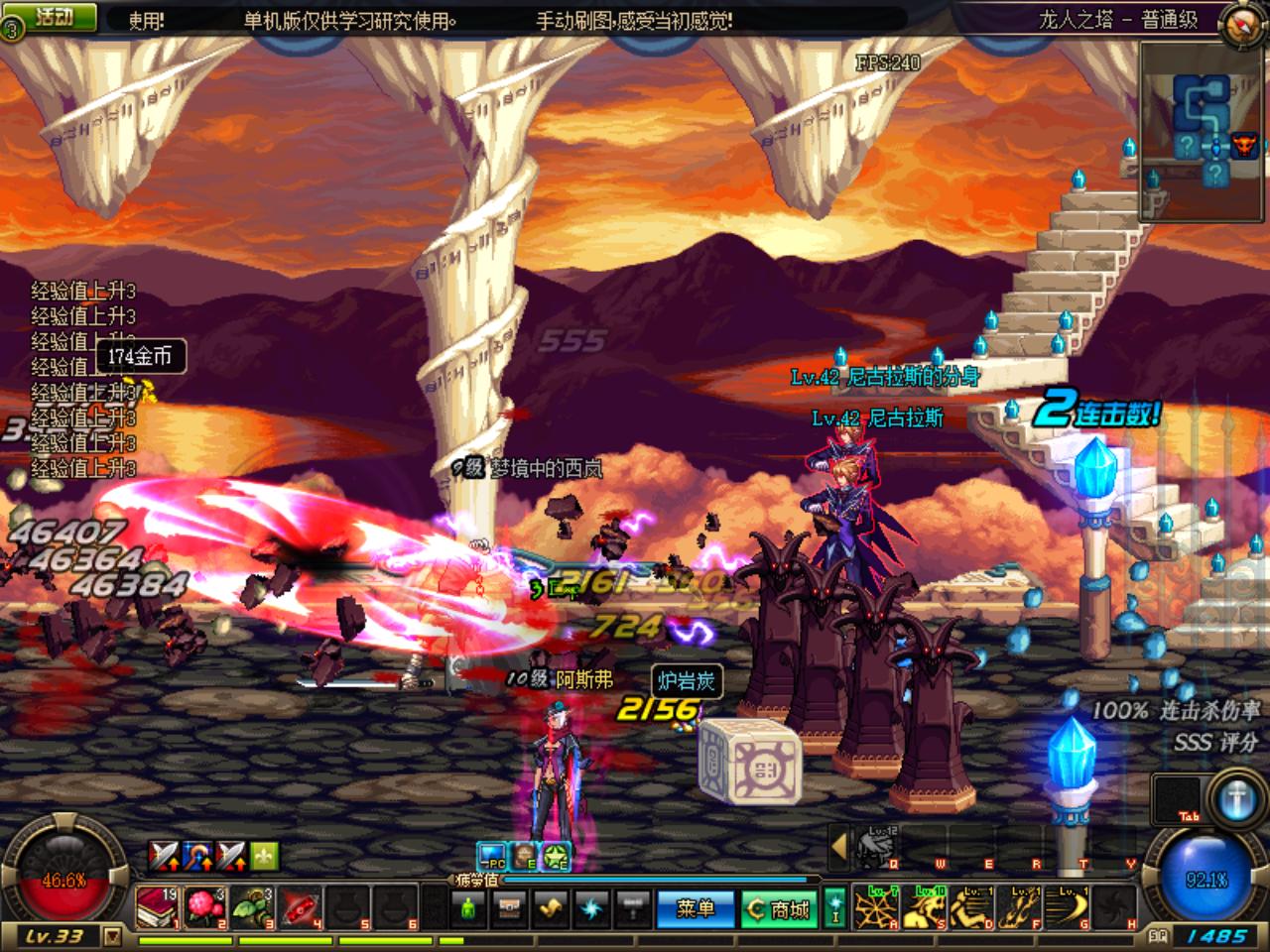Open the 菜单 menu button
The height and width of the screenshot is (952, 1270).
[695, 908]
